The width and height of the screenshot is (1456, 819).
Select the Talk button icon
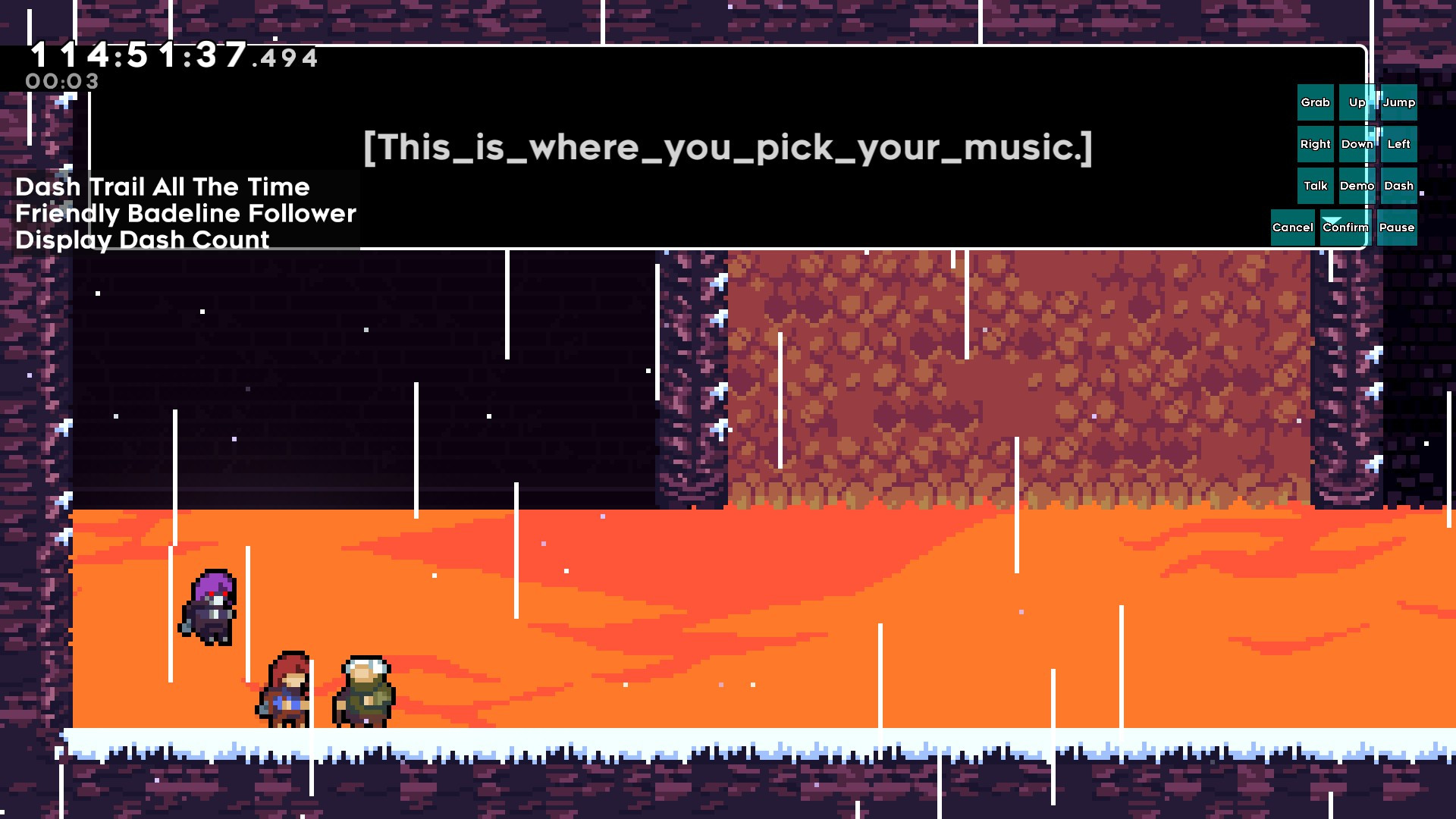tap(1315, 186)
